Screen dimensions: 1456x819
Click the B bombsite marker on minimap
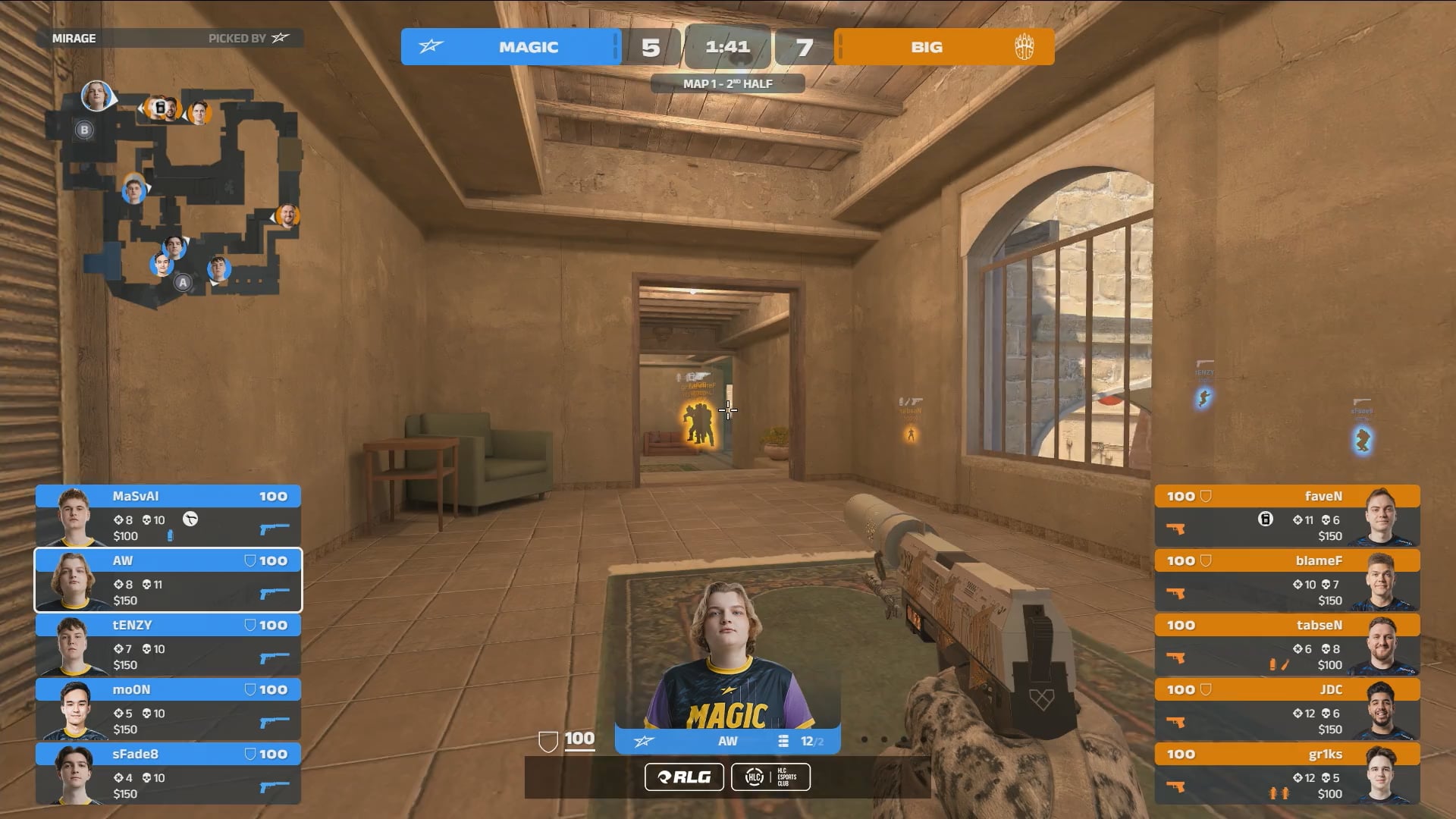pos(84,130)
